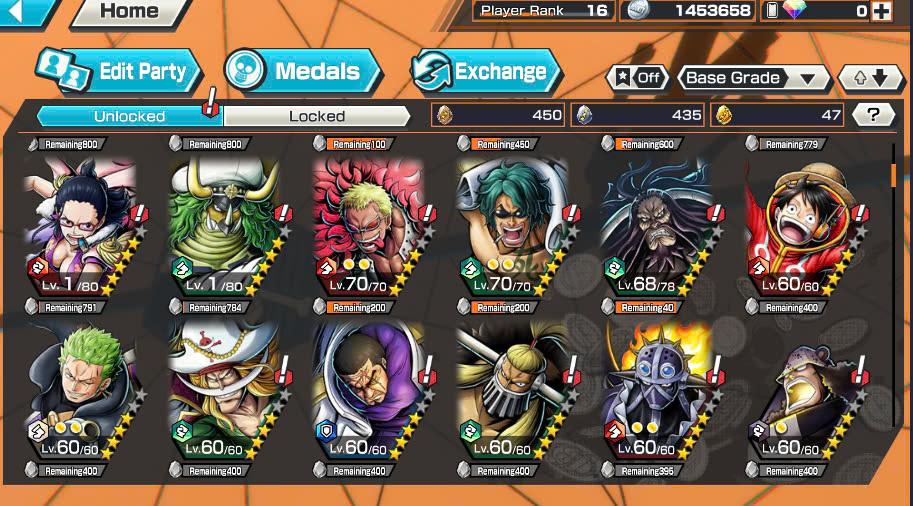Show the Unlocked characters tab

pyautogui.click(x=129, y=116)
